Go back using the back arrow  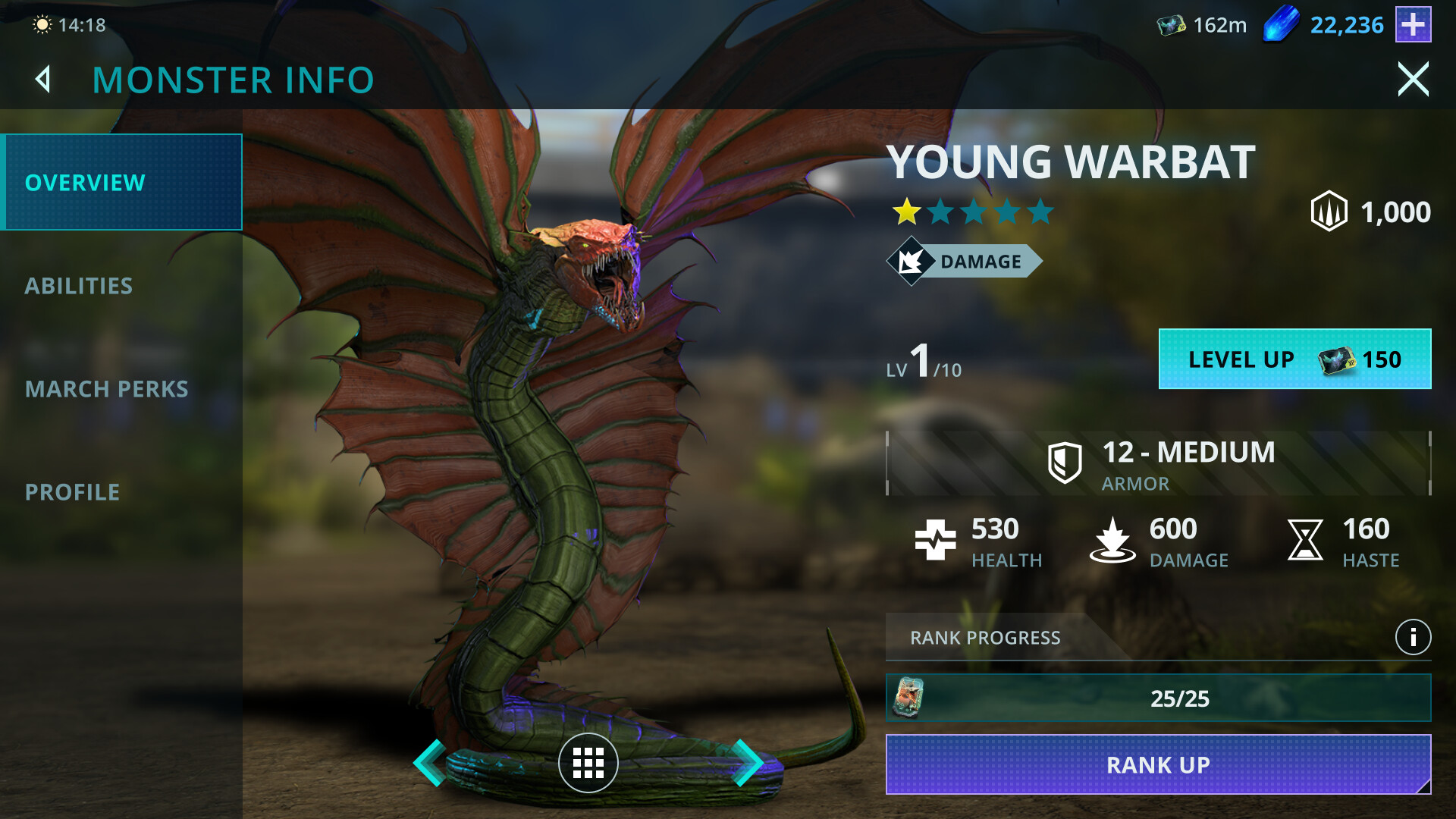pos(44,80)
